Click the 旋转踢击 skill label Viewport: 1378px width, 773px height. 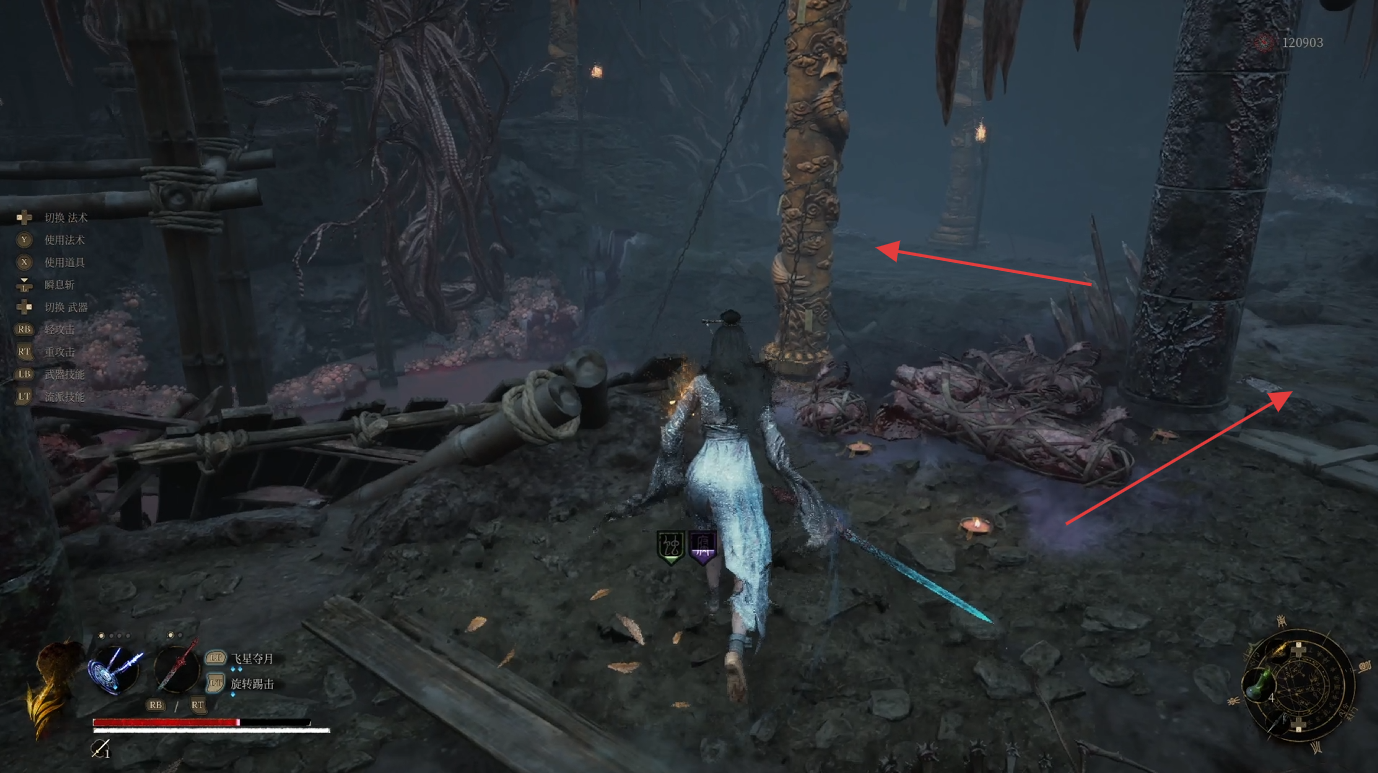[252, 684]
